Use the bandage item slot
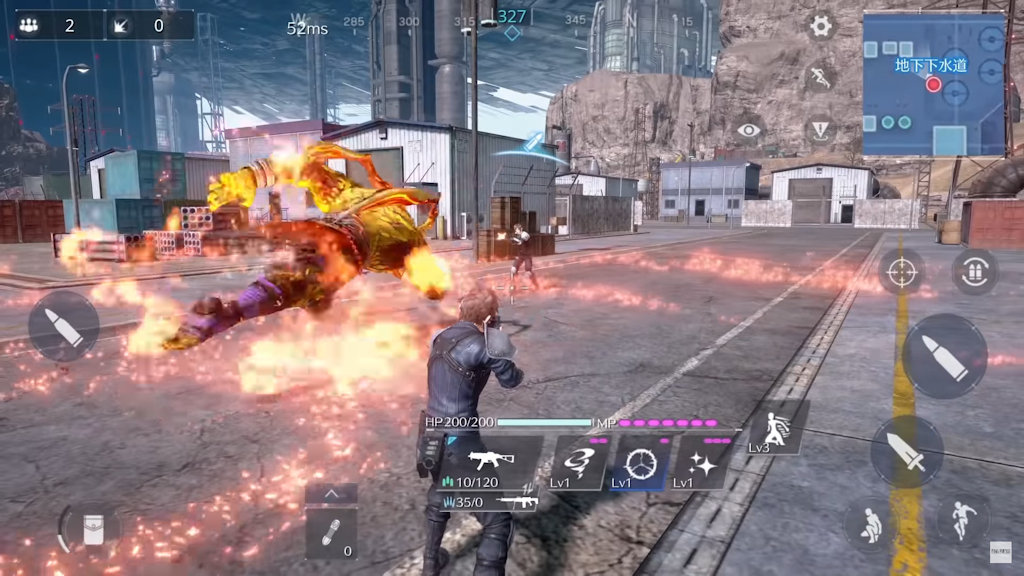This screenshot has width=1024, height=576. click(331, 534)
